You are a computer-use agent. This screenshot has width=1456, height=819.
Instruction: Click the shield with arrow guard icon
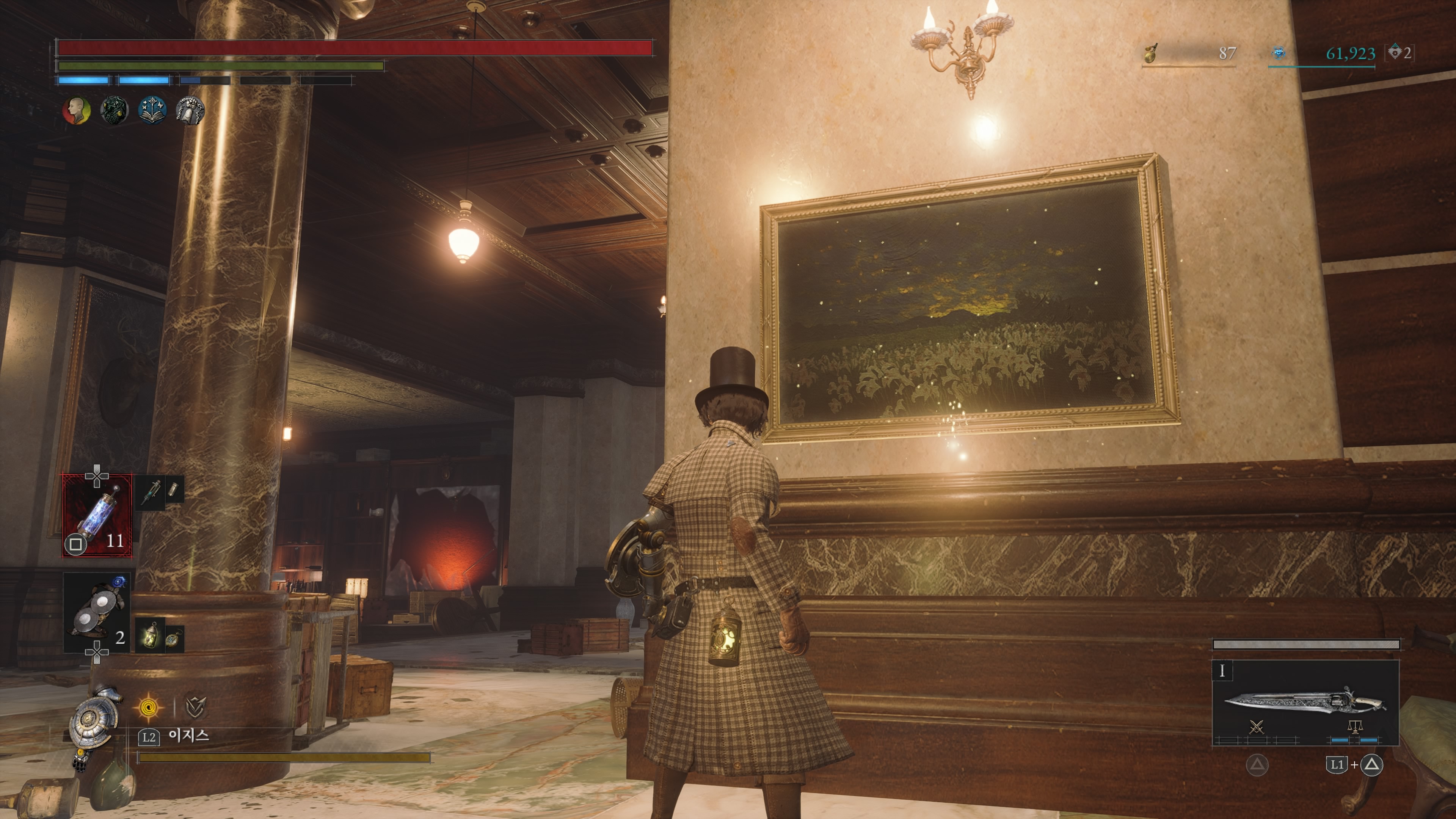pyautogui.click(x=195, y=706)
